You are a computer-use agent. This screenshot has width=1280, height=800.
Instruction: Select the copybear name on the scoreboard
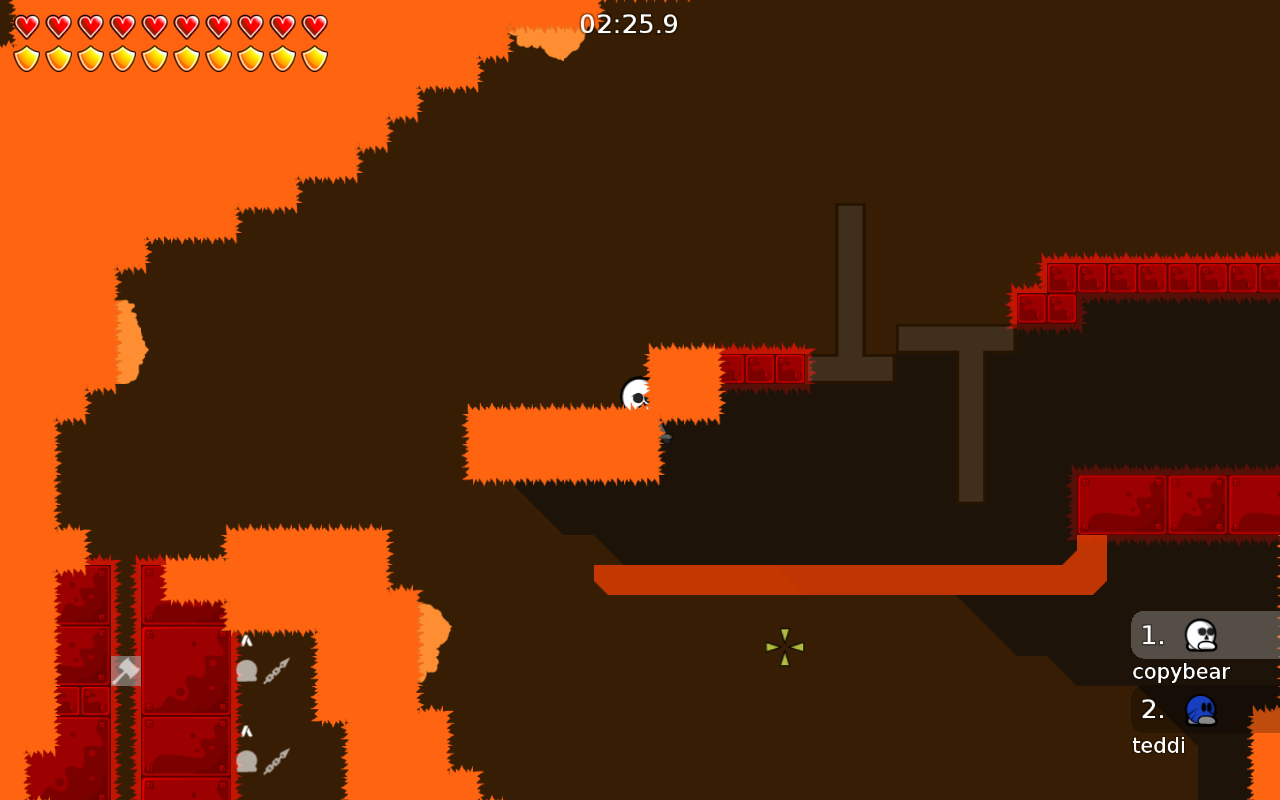(1180, 671)
